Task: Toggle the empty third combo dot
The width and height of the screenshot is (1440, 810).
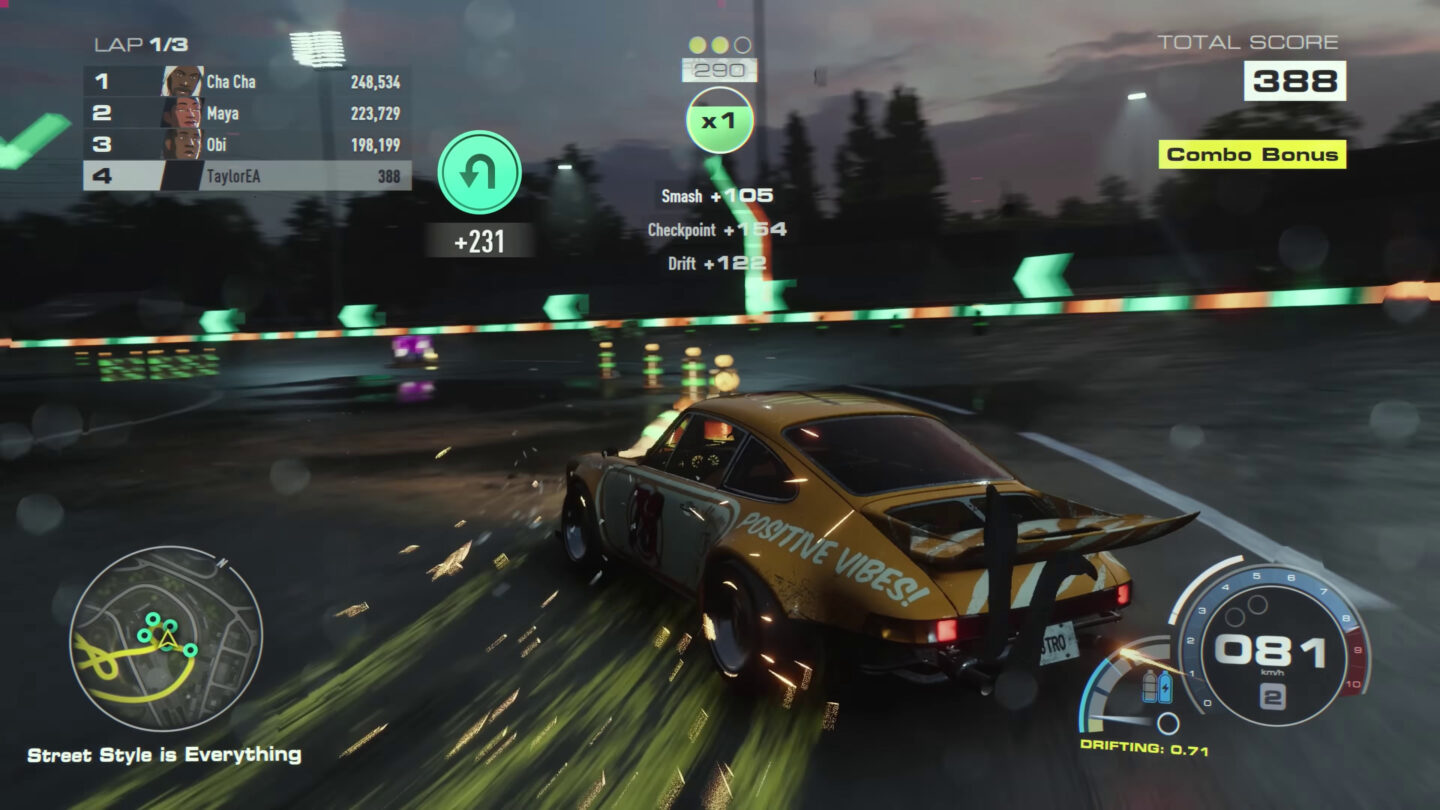Action: click(x=741, y=45)
